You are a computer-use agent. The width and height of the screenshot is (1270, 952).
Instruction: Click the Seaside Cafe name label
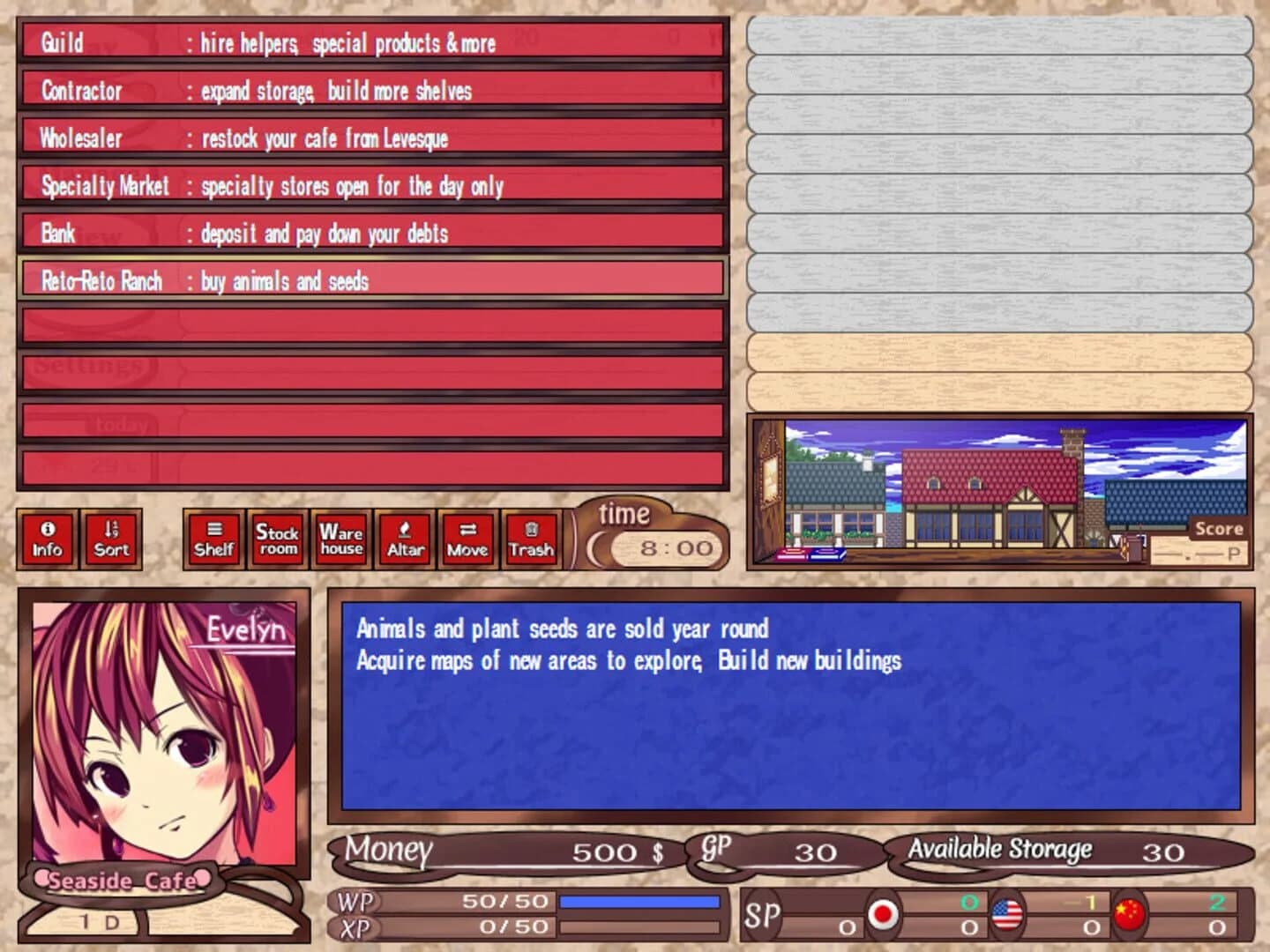tap(123, 881)
